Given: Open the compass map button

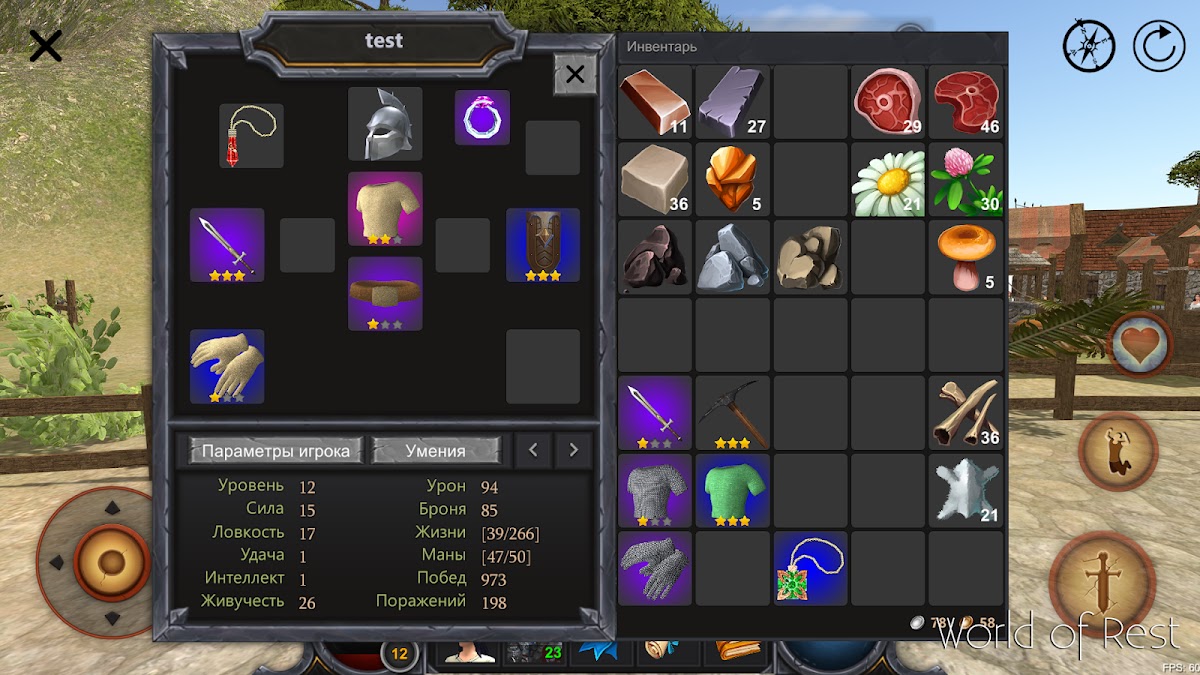Looking at the screenshot, I should click(x=1088, y=47).
